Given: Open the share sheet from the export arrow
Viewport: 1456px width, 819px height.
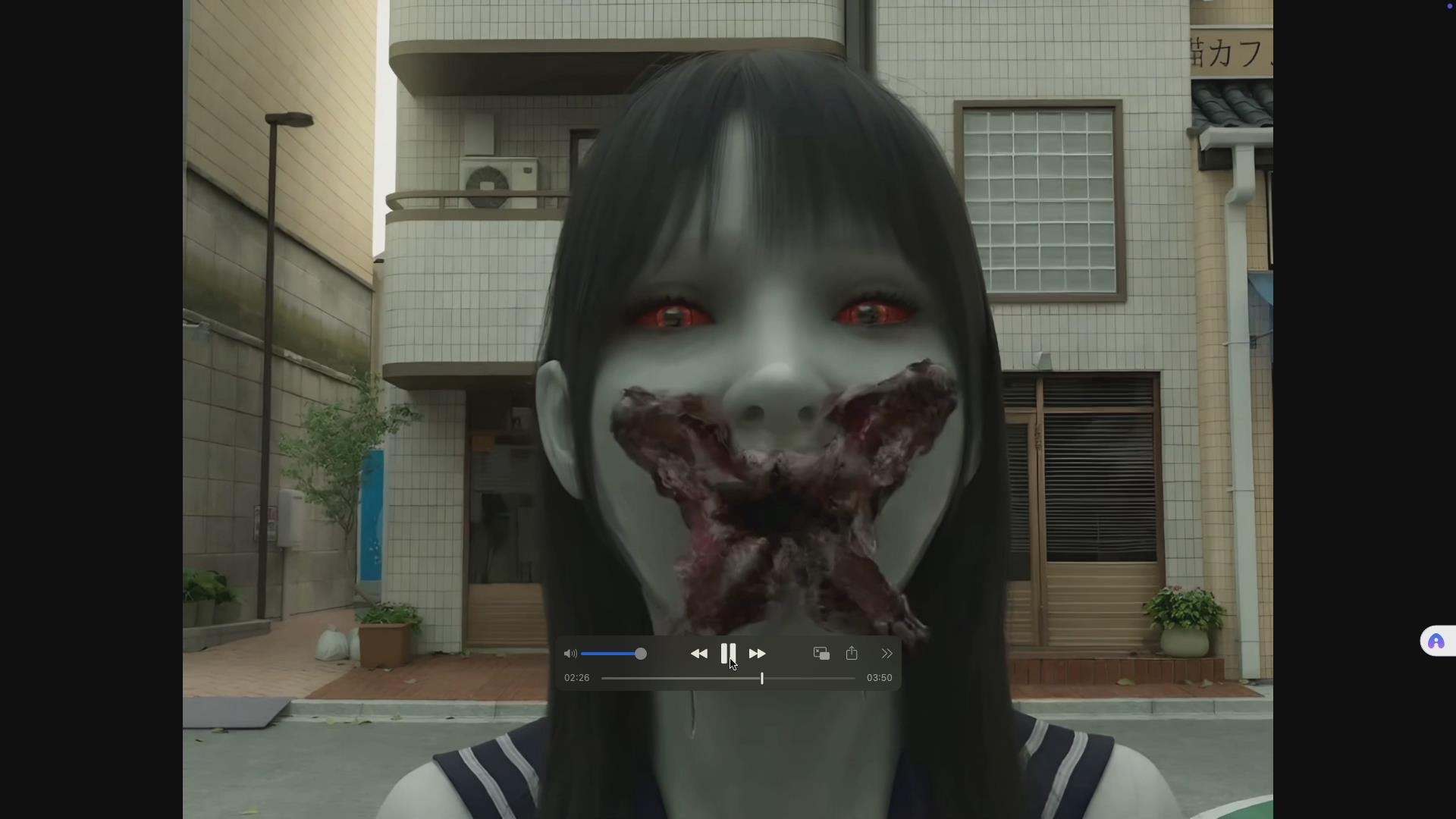Looking at the screenshot, I should click(852, 653).
